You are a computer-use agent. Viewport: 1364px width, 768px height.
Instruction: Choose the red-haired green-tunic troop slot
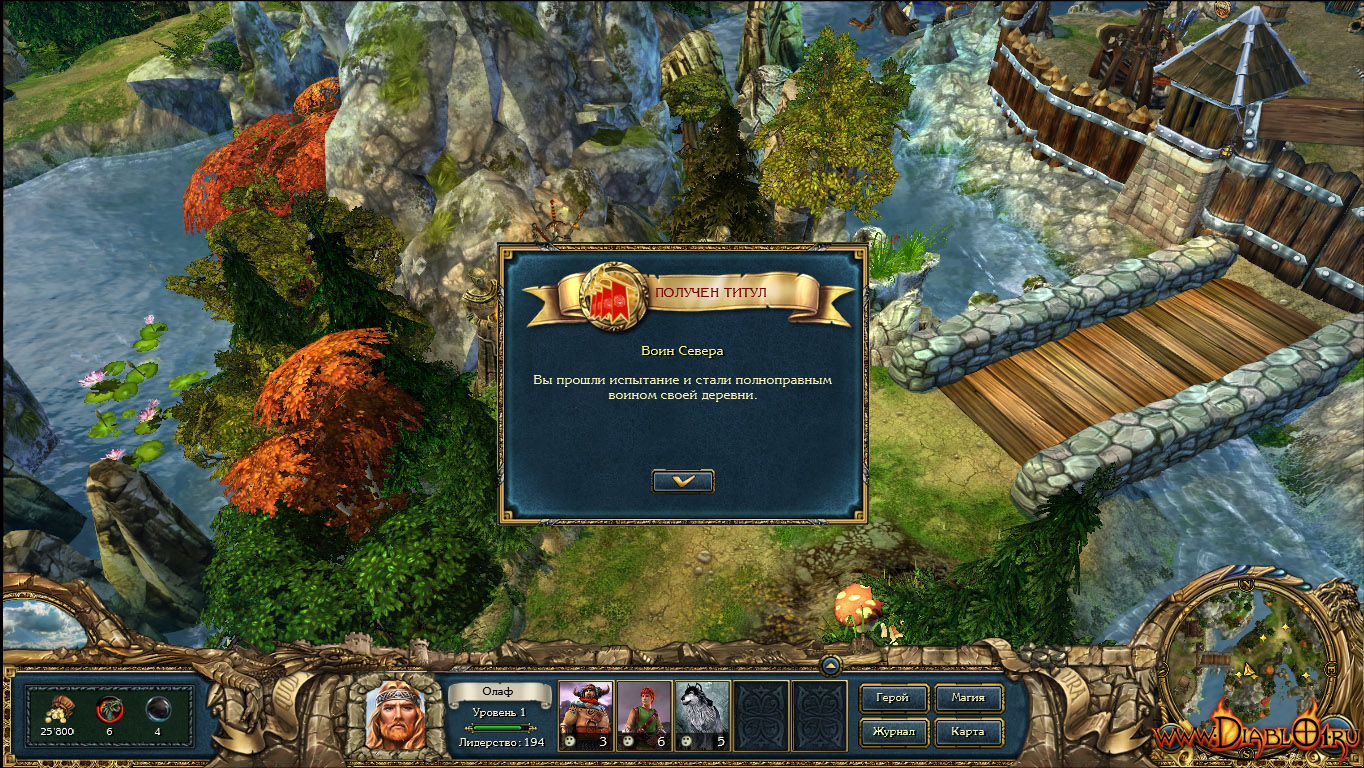tap(643, 715)
